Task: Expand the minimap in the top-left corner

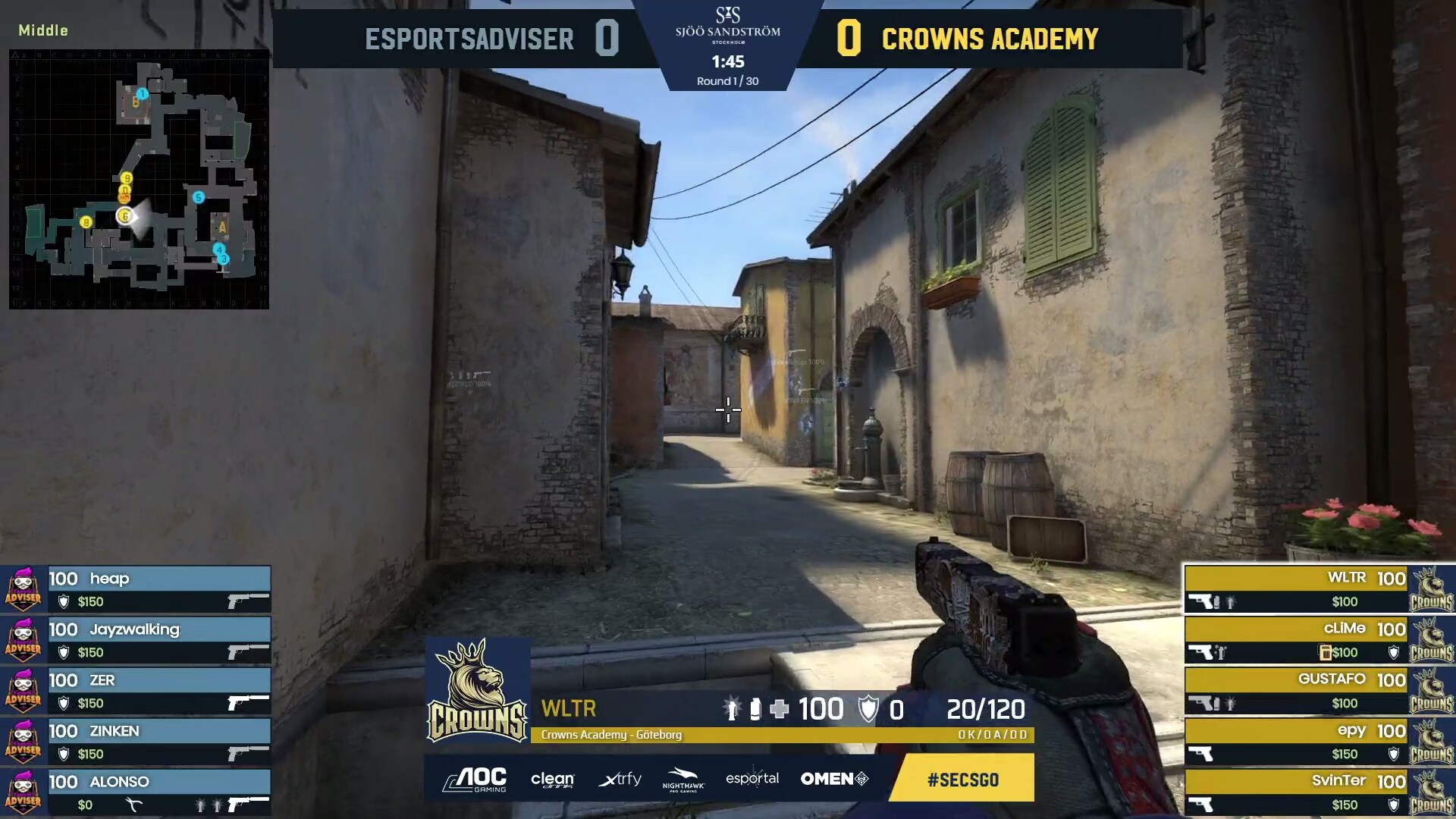Action: (x=139, y=180)
